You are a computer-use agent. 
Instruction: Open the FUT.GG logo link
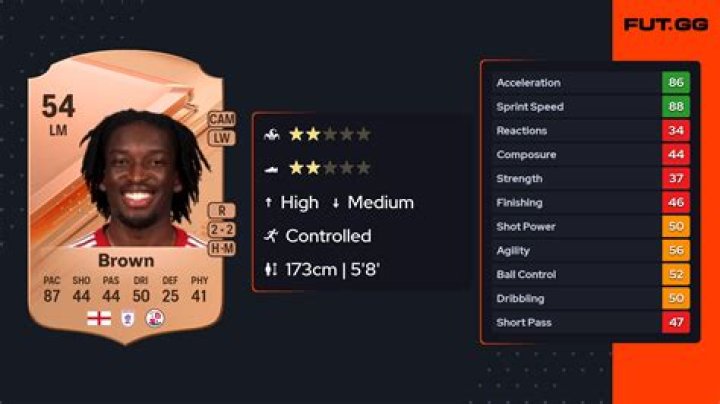pyautogui.click(x=658, y=25)
